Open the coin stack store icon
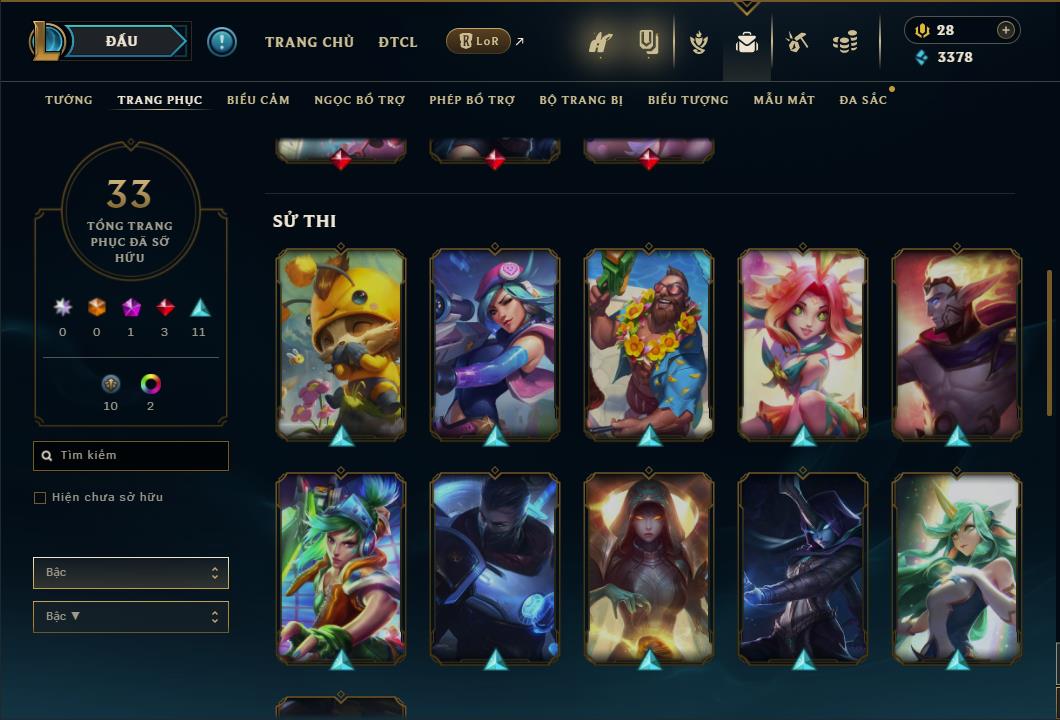This screenshot has height=720, width=1060. [x=845, y=42]
